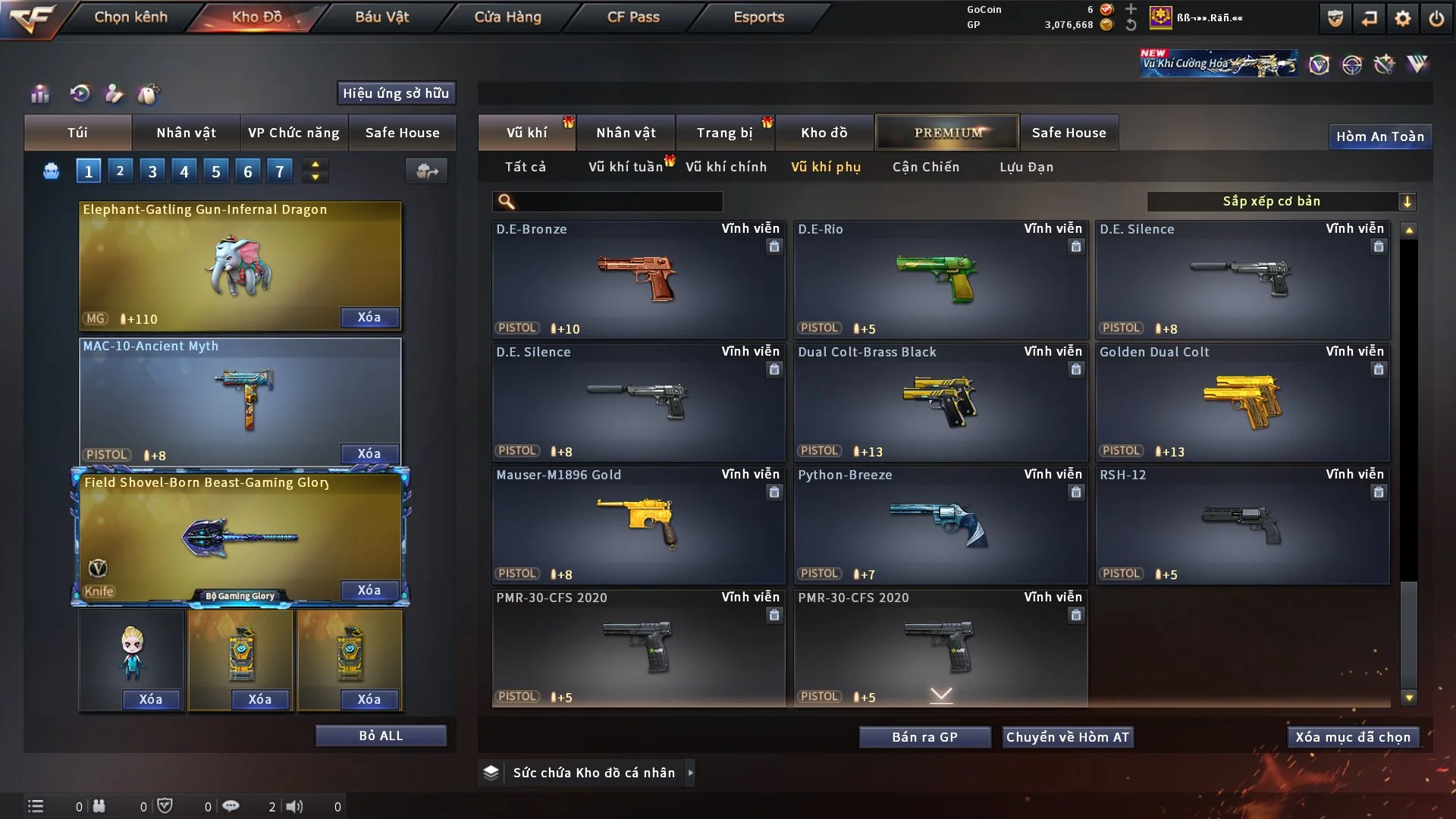Image resolution: width=1456 pixels, height=819 pixels.
Task: Open the Sắp xếp cơ bản sort dropdown
Action: point(1281,202)
